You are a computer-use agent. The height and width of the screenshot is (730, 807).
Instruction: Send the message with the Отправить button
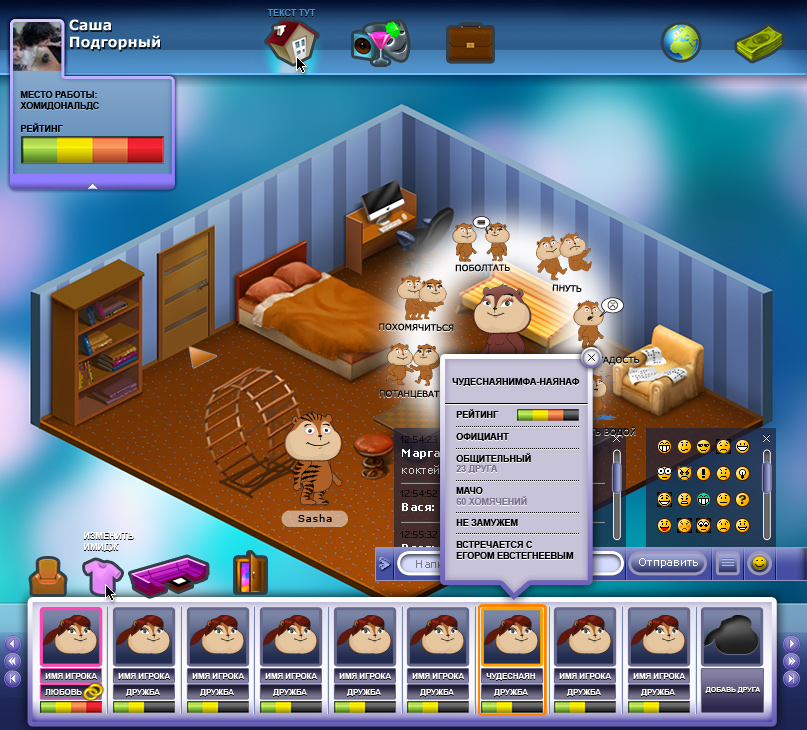tap(668, 563)
